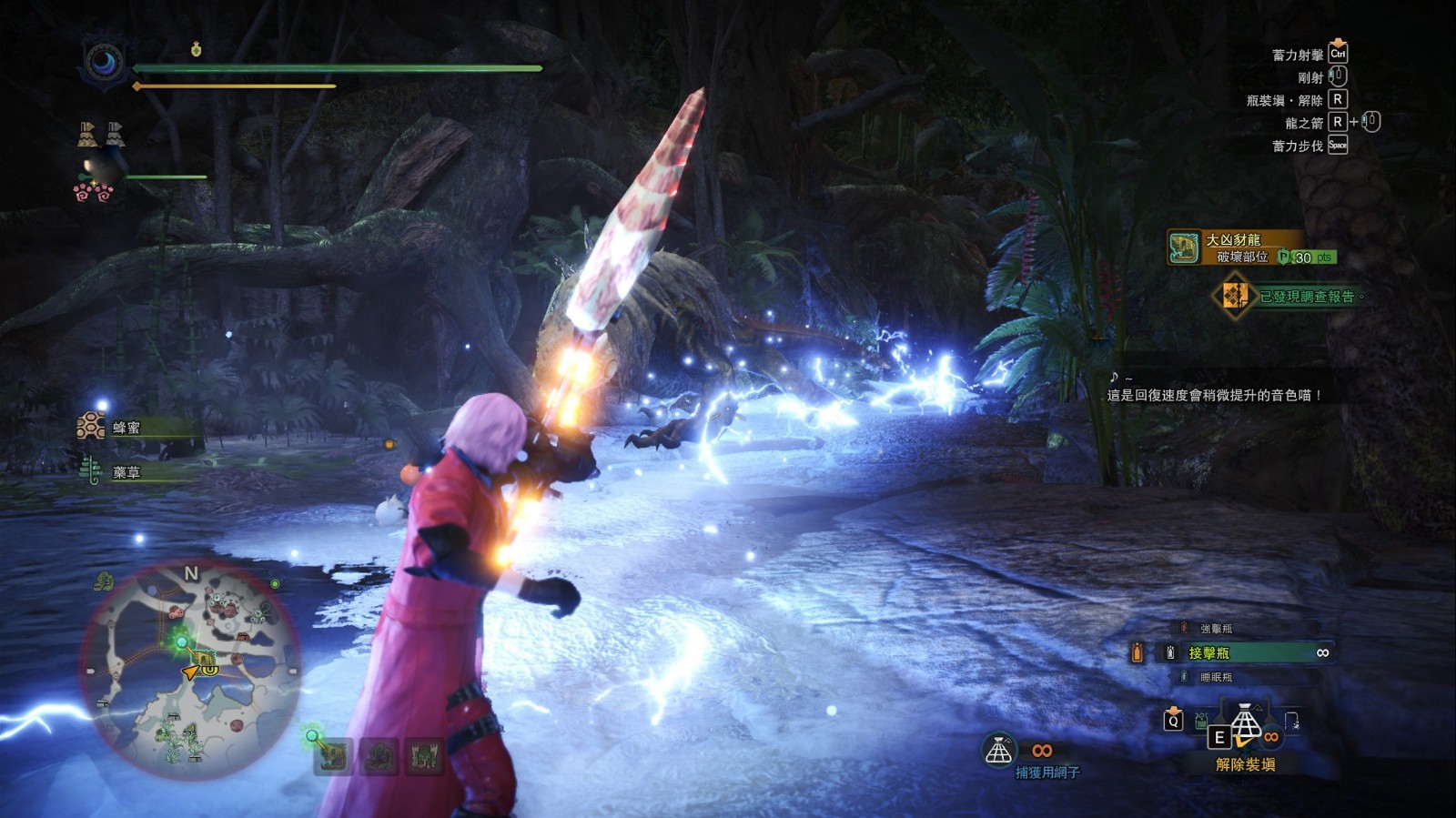Click the pink paw Palico status icon
Image resolution: width=1456 pixels, height=818 pixels.
[93, 192]
